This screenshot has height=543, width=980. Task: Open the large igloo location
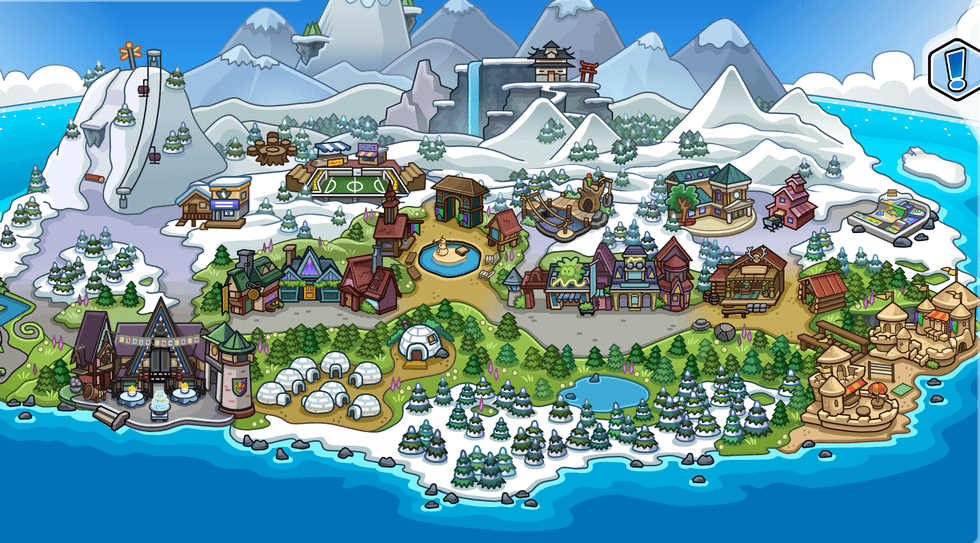point(420,344)
